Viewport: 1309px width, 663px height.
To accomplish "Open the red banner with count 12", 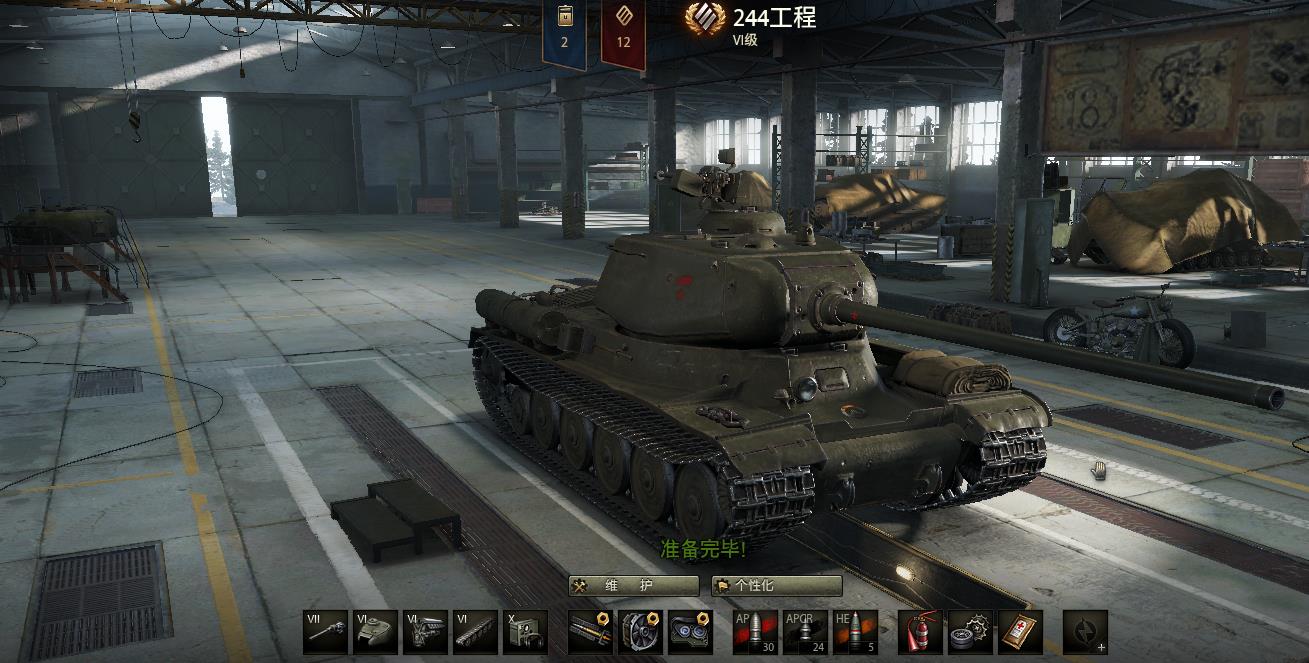I will [x=623, y=33].
